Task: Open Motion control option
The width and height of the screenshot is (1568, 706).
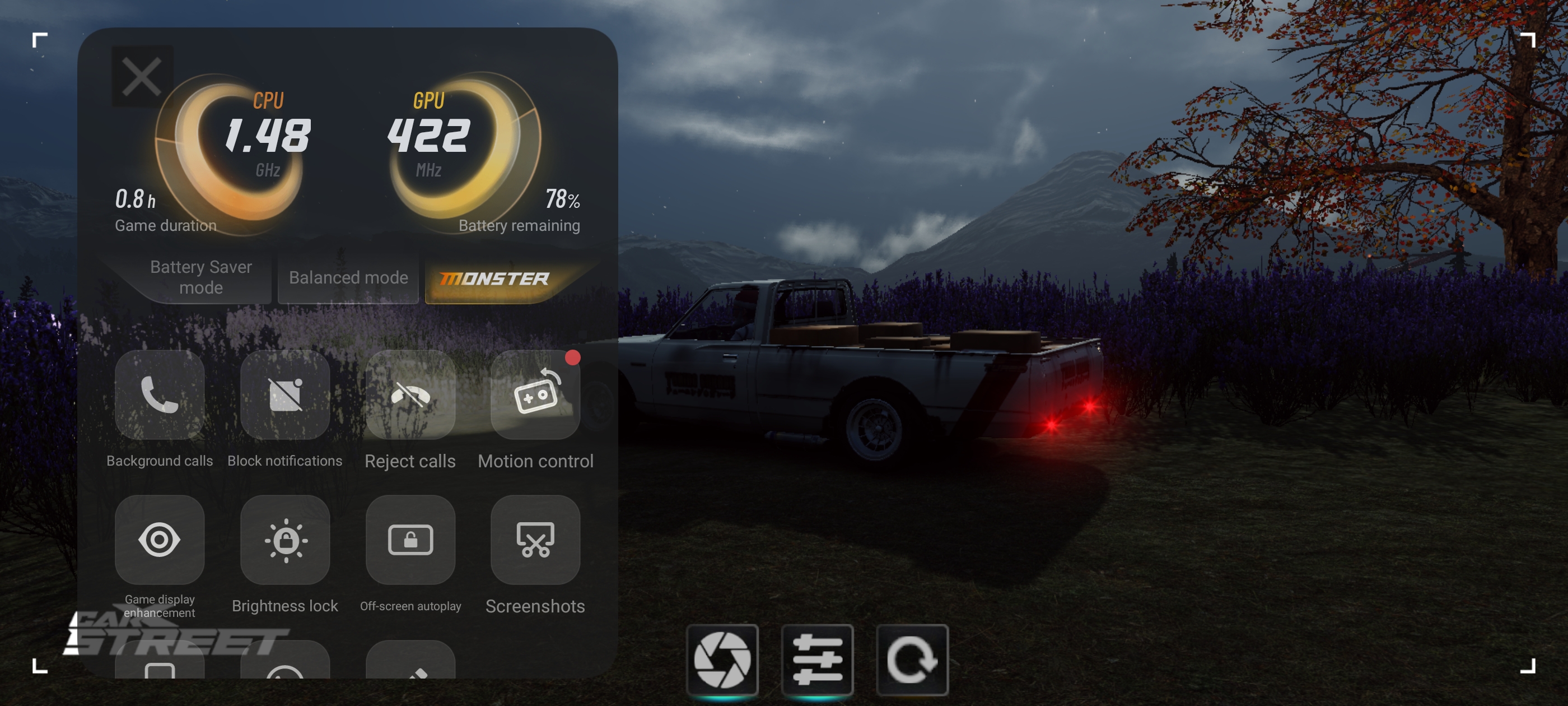Action: point(535,394)
